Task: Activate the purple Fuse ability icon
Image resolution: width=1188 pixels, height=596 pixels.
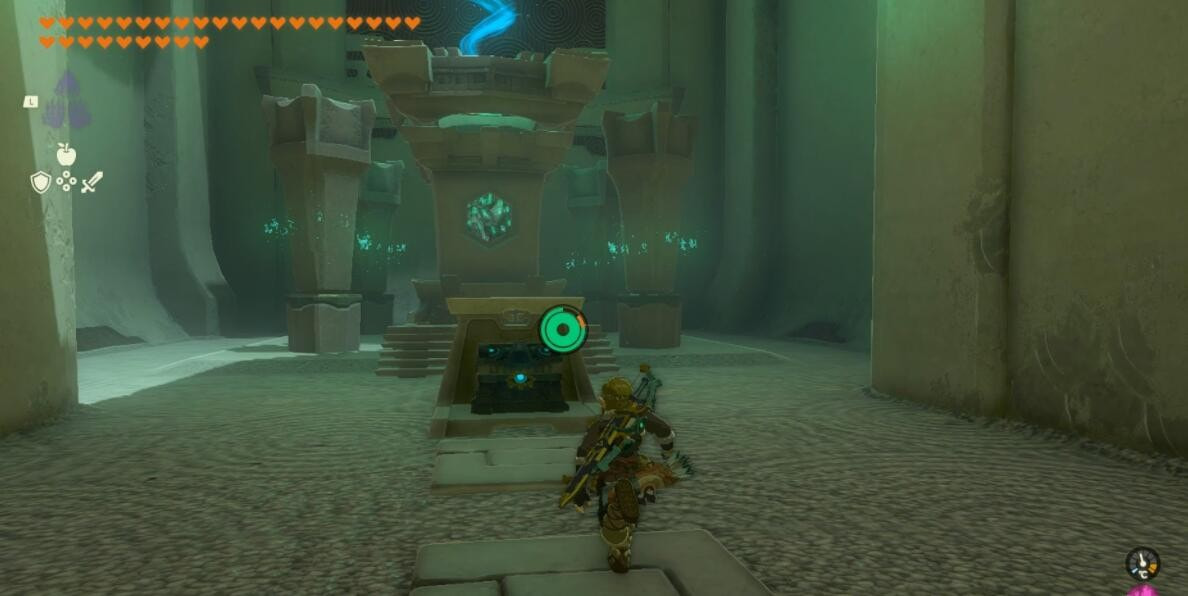Action: 67,100
